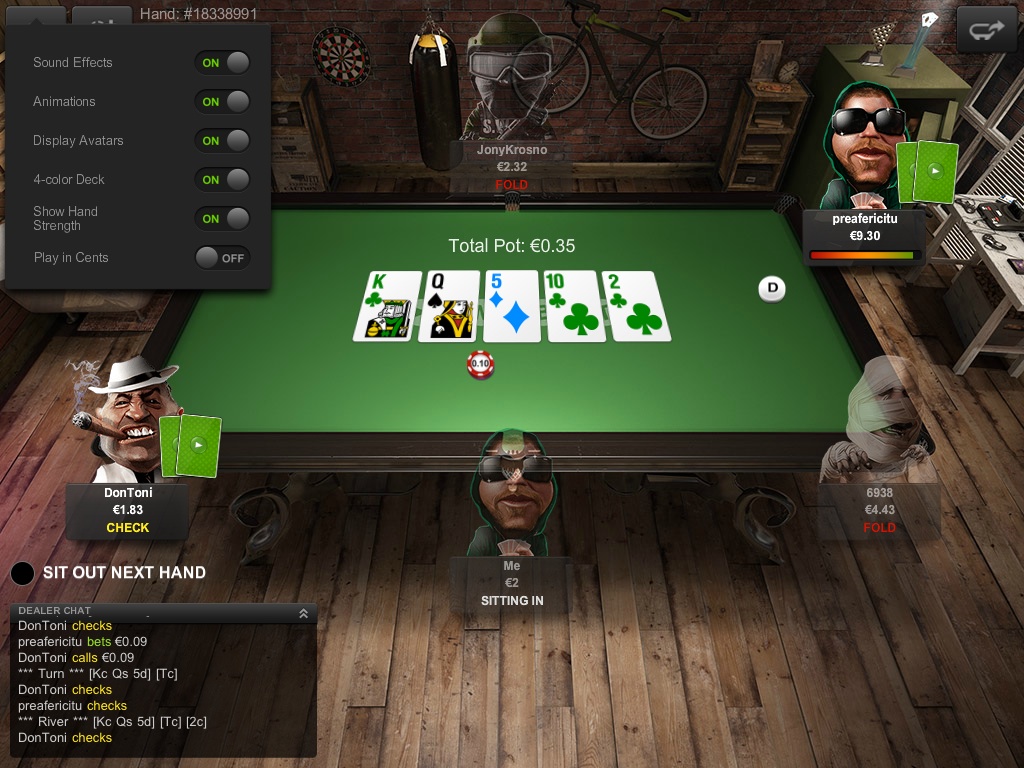Select the 6938 player panel
Screen dimensions: 1024x768
click(879, 510)
